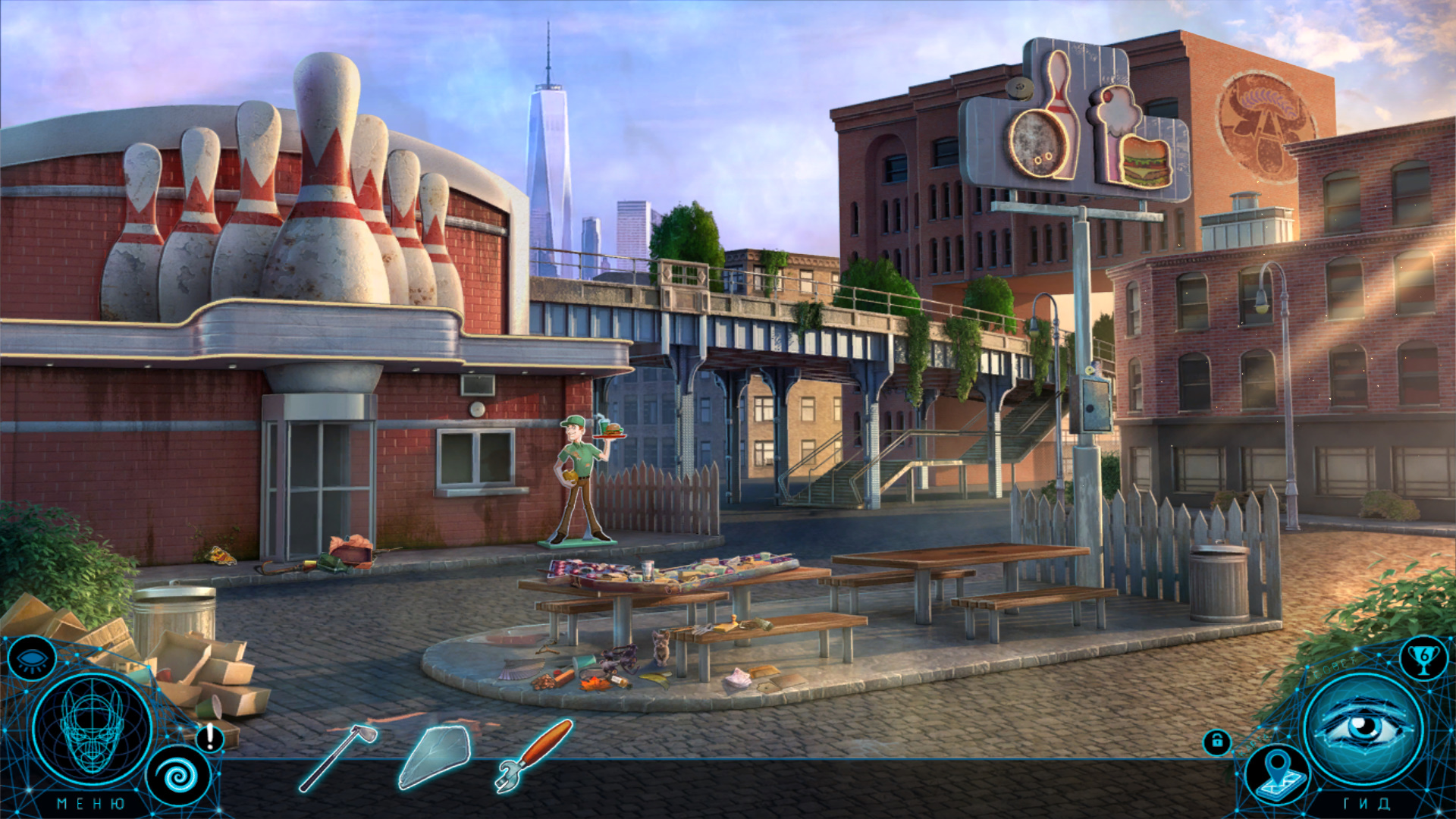Toggle the inventory padlock button
The width and height of the screenshot is (1456, 819).
click(x=1217, y=742)
